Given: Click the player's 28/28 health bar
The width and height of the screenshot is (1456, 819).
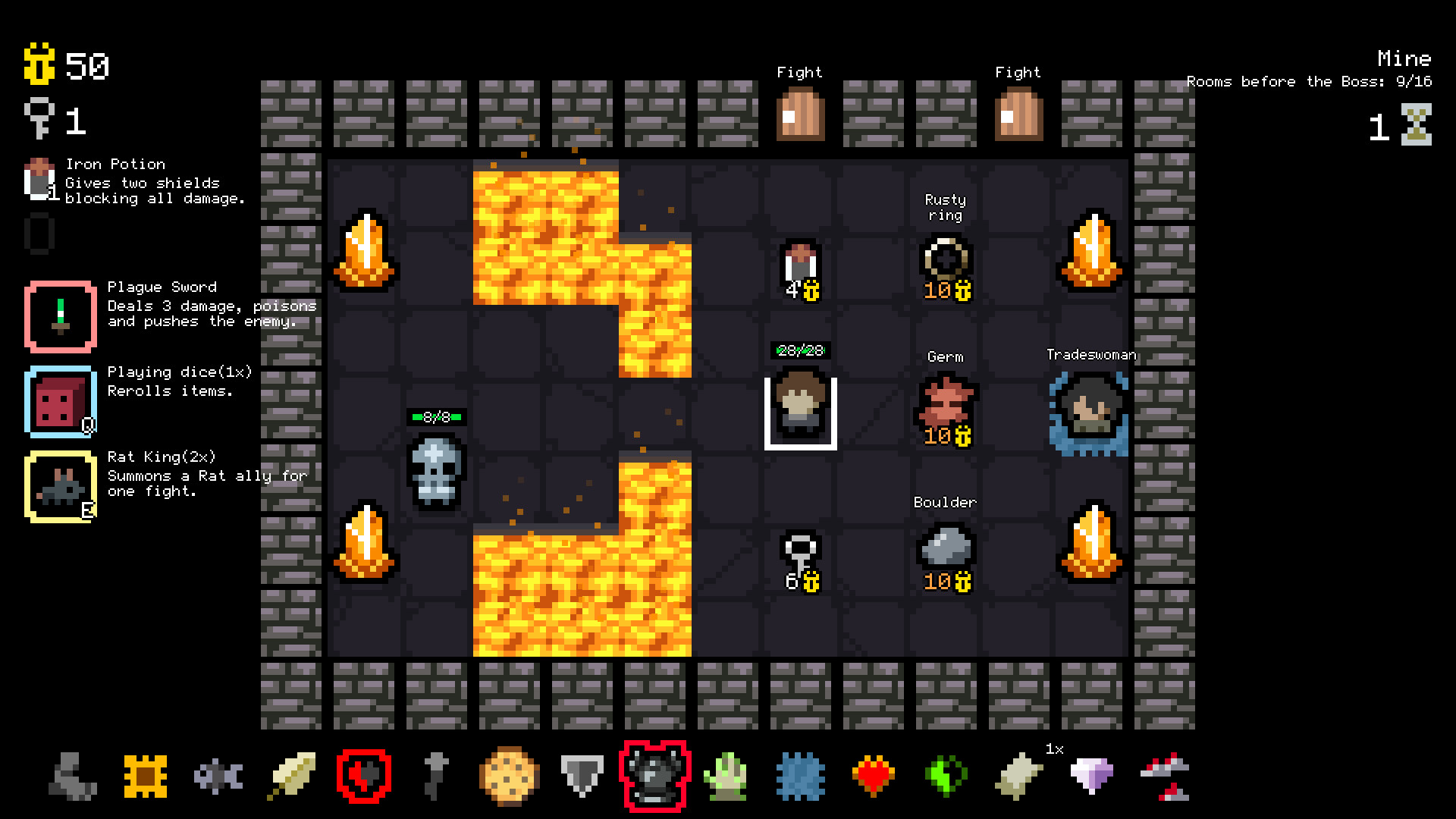Looking at the screenshot, I should point(800,350).
